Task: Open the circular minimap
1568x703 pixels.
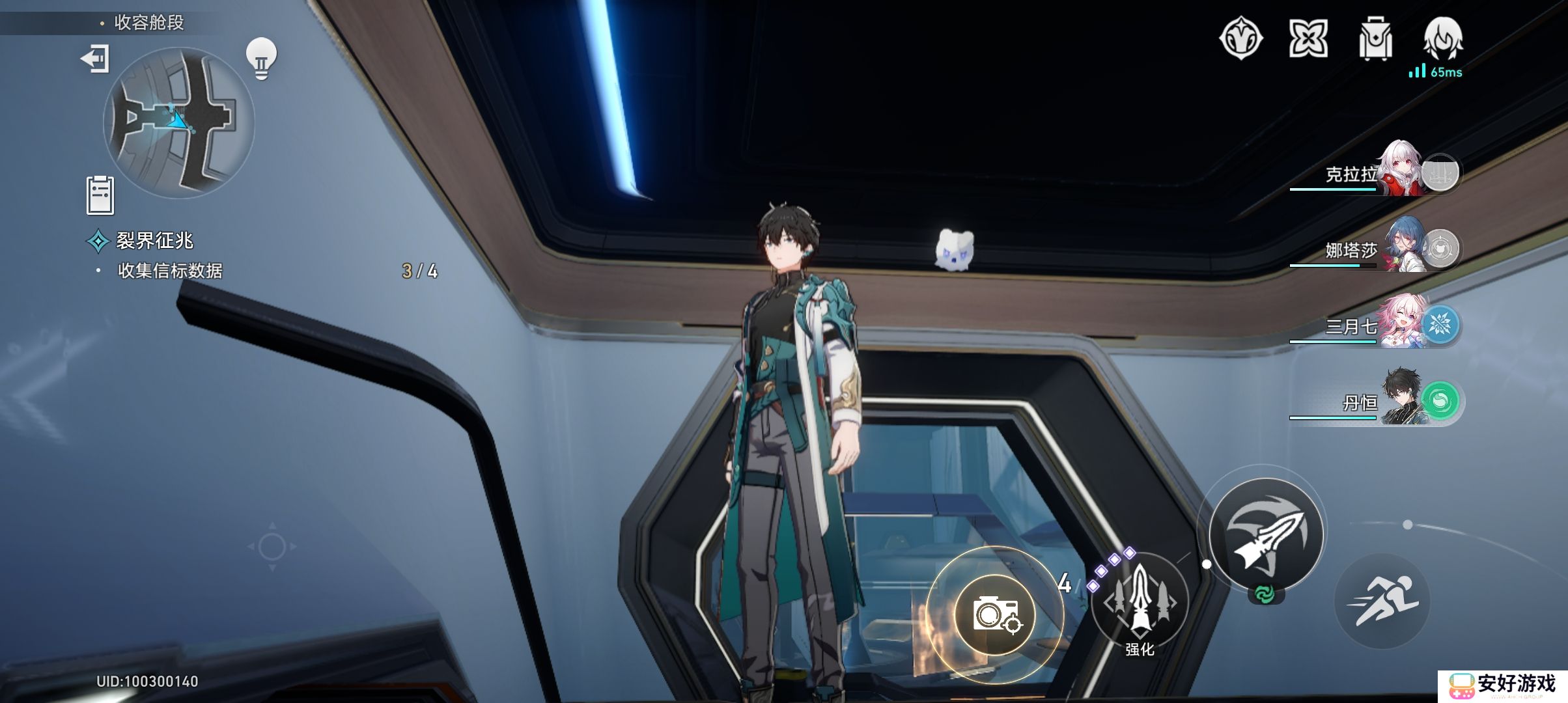Action: pos(178,122)
